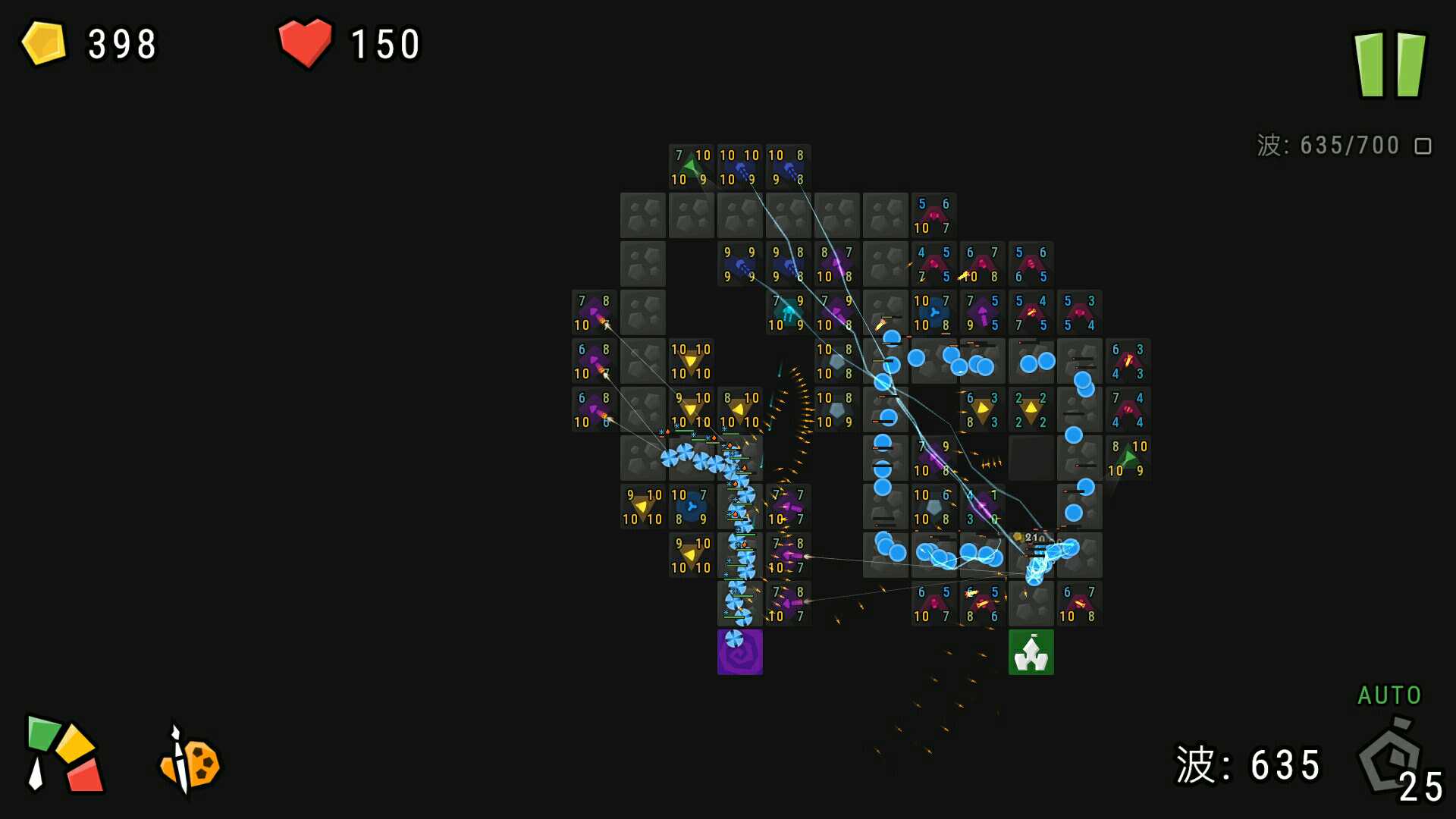Click the purple enemy spawn portal tile
The image size is (1456, 819).
click(739, 652)
